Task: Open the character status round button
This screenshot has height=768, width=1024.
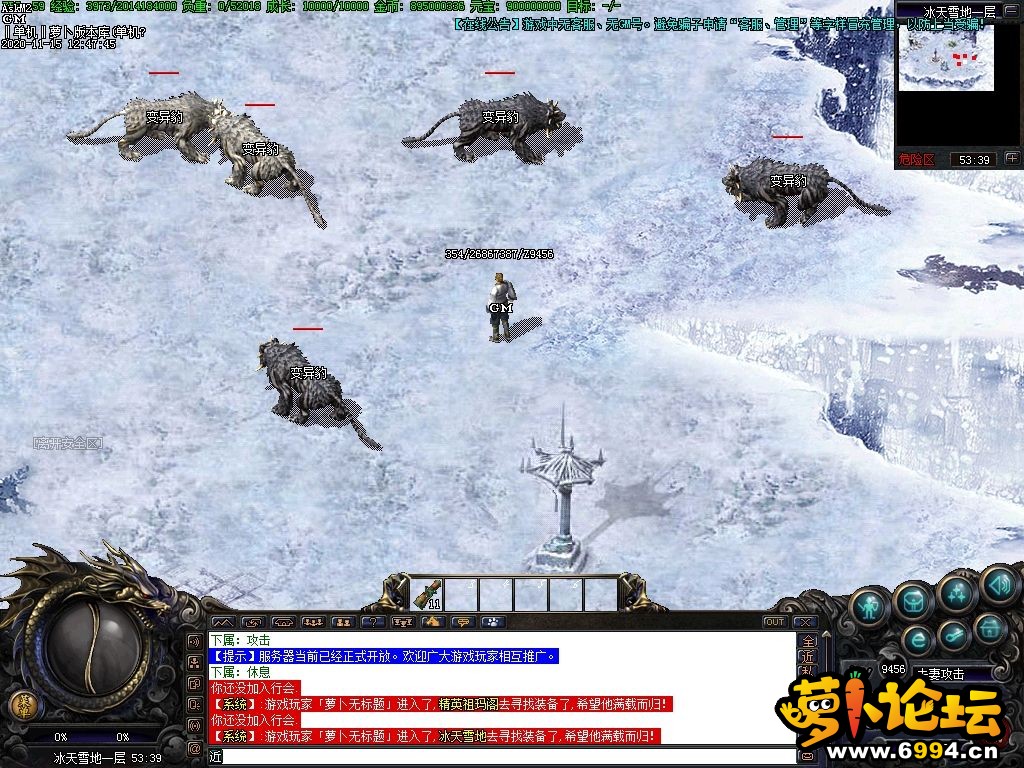Action: pos(871,604)
